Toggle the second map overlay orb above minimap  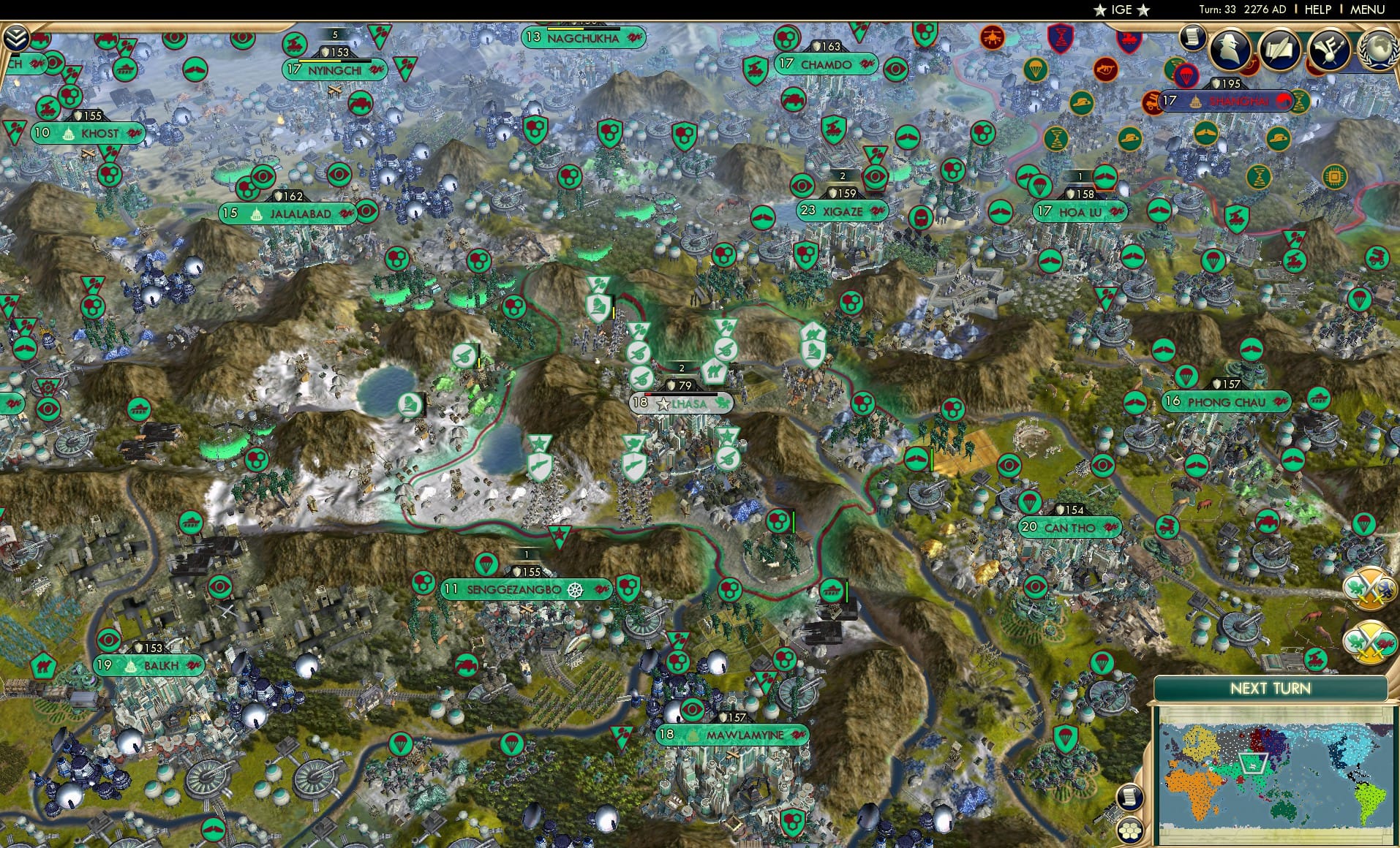(x=1369, y=639)
